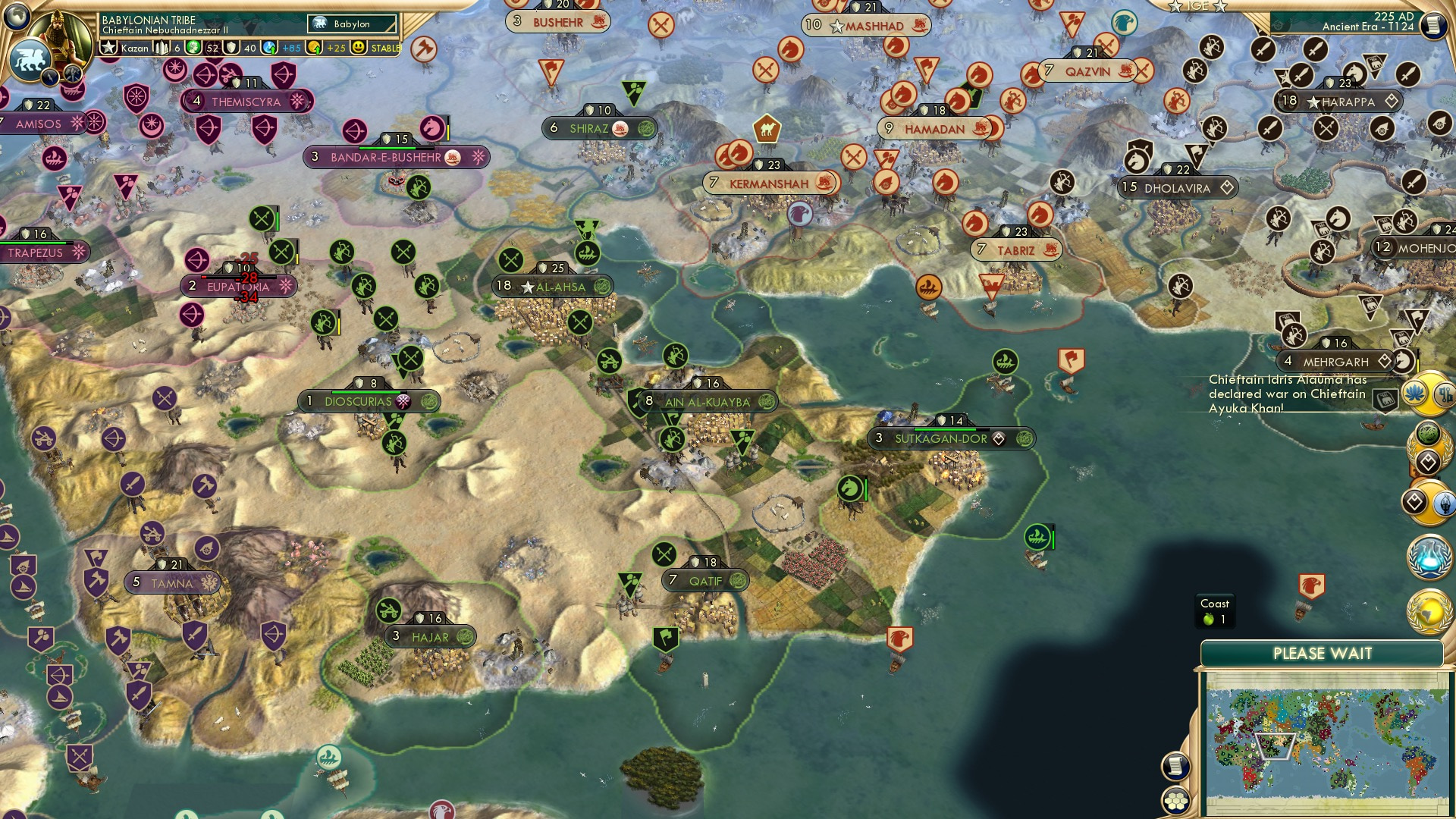This screenshot has height=819, width=1456.
Task: Click the golden lotus notification icon
Action: (1414, 391)
